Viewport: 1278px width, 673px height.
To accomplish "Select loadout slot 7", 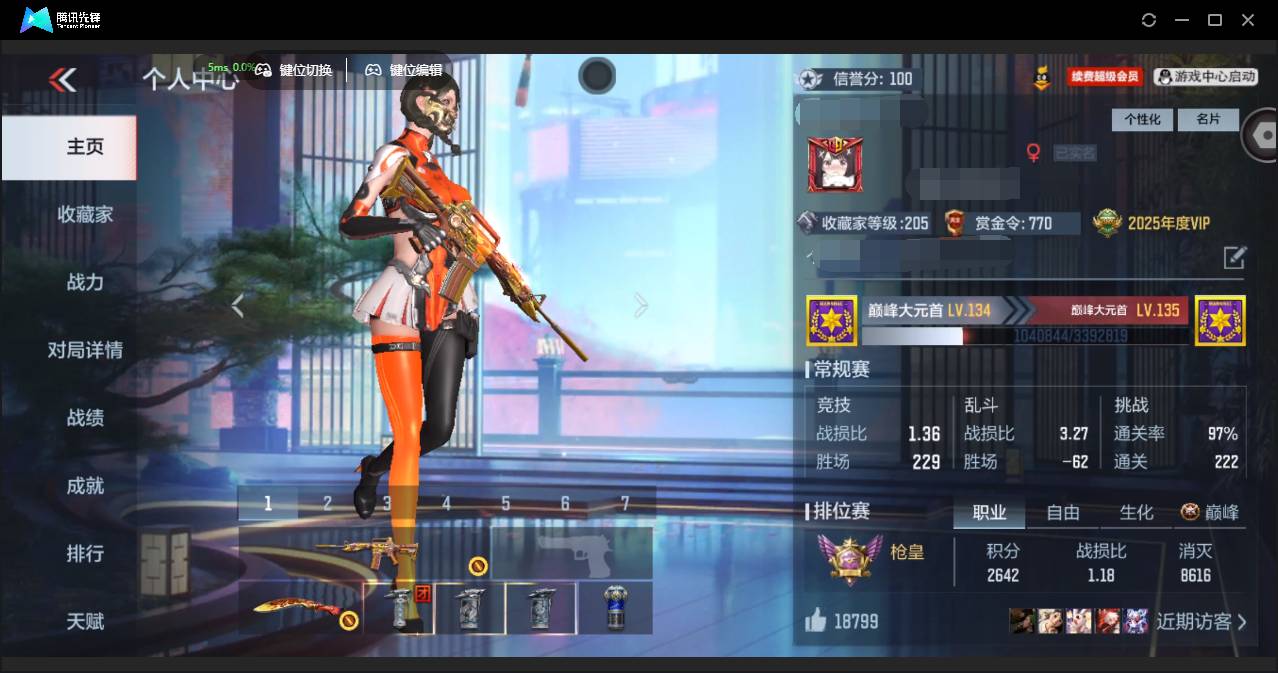I will point(625,504).
